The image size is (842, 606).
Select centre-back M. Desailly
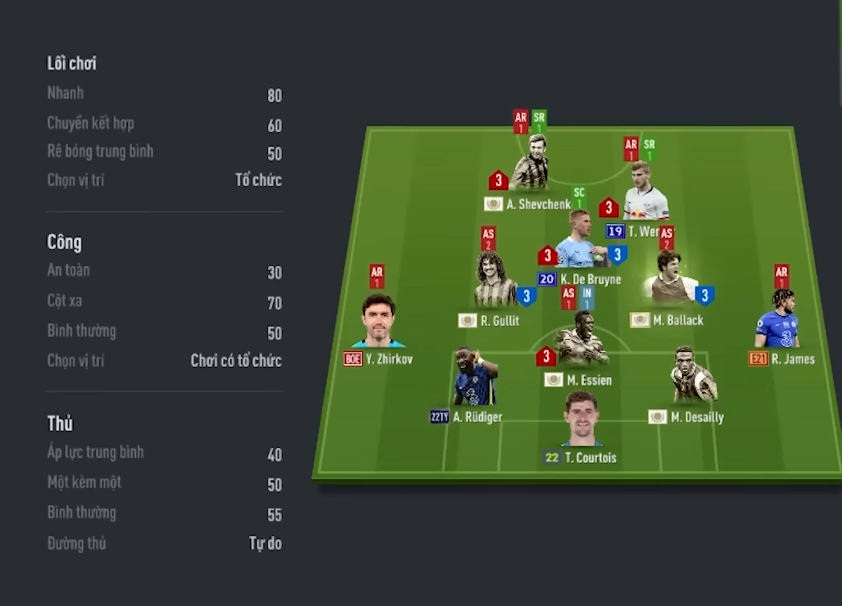coord(692,378)
